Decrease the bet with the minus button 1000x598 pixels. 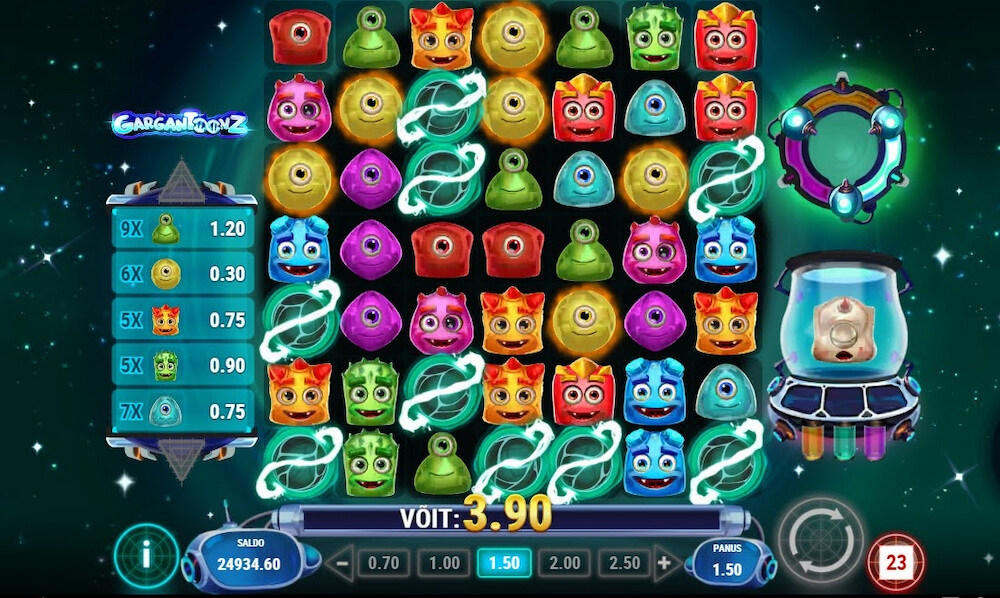[x=341, y=563]
